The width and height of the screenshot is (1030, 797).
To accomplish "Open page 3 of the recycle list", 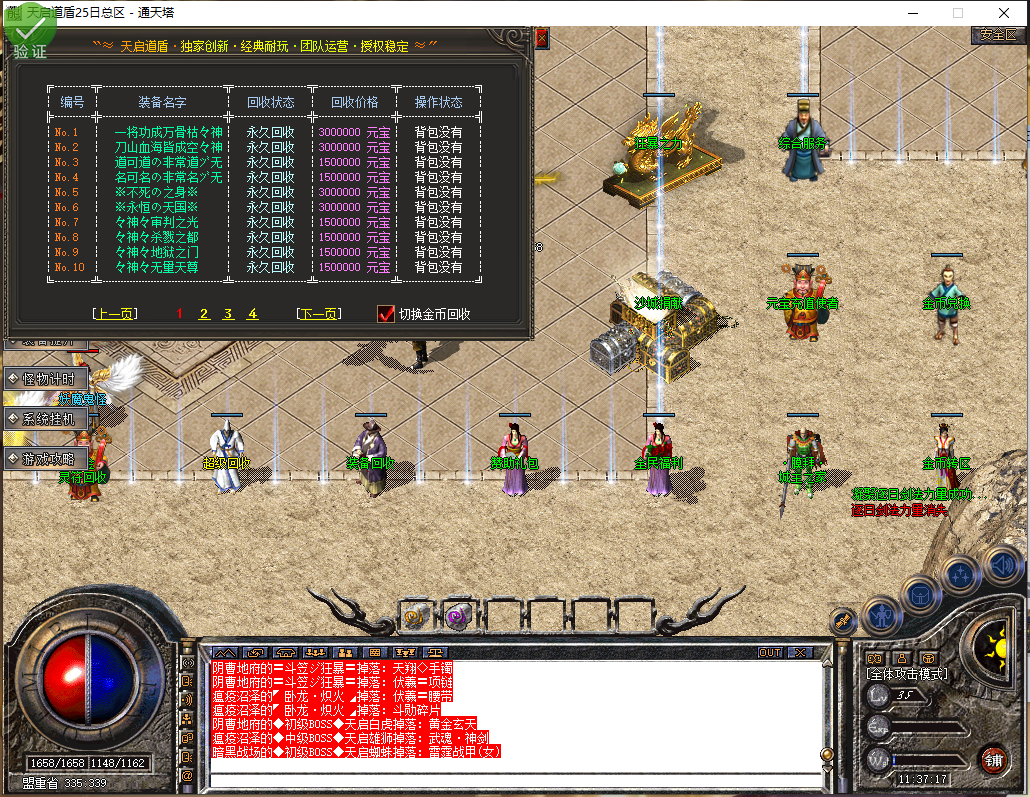I will (x=228, y=314).
